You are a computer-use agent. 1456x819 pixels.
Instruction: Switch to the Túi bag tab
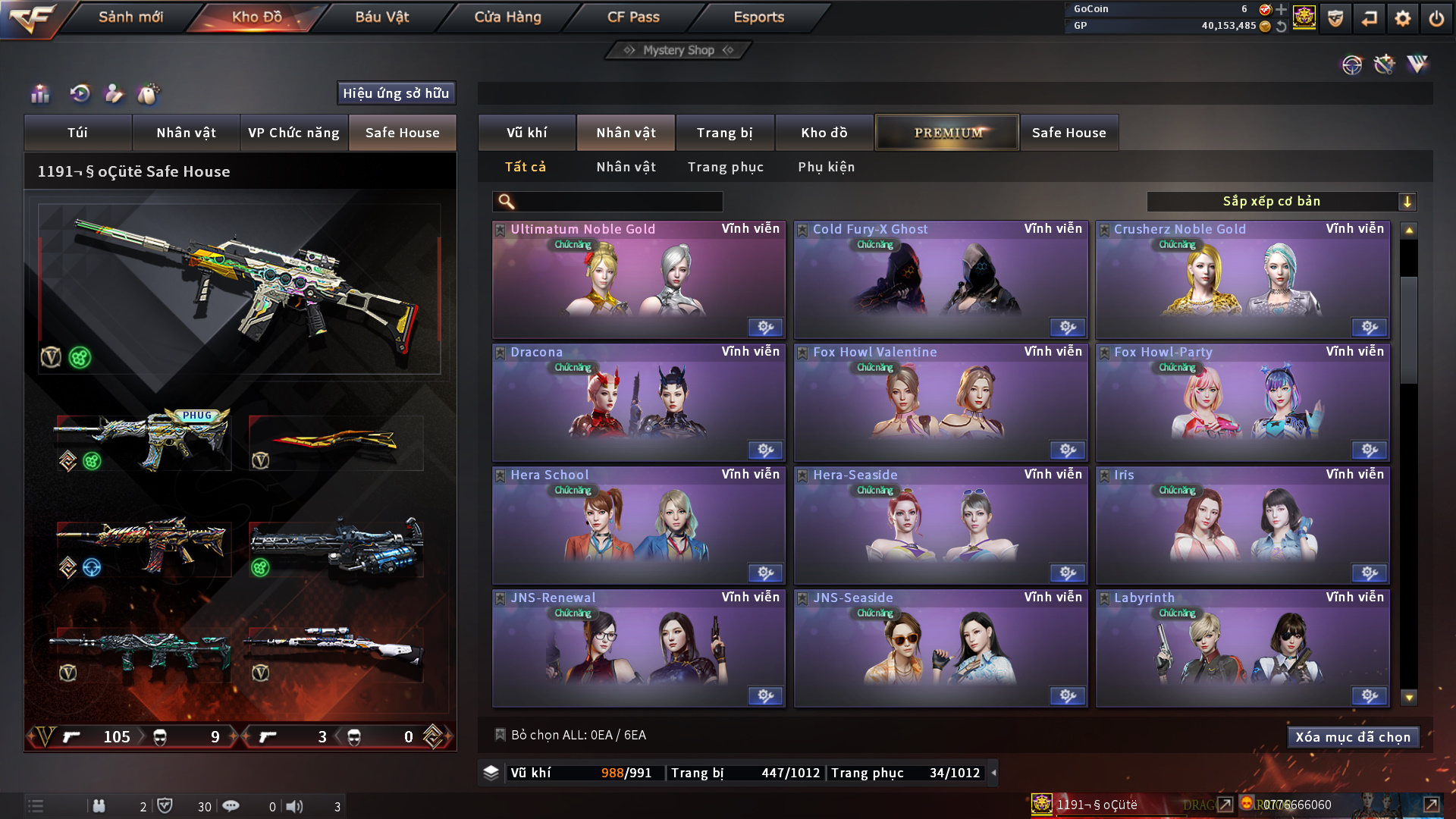[77, 133]
